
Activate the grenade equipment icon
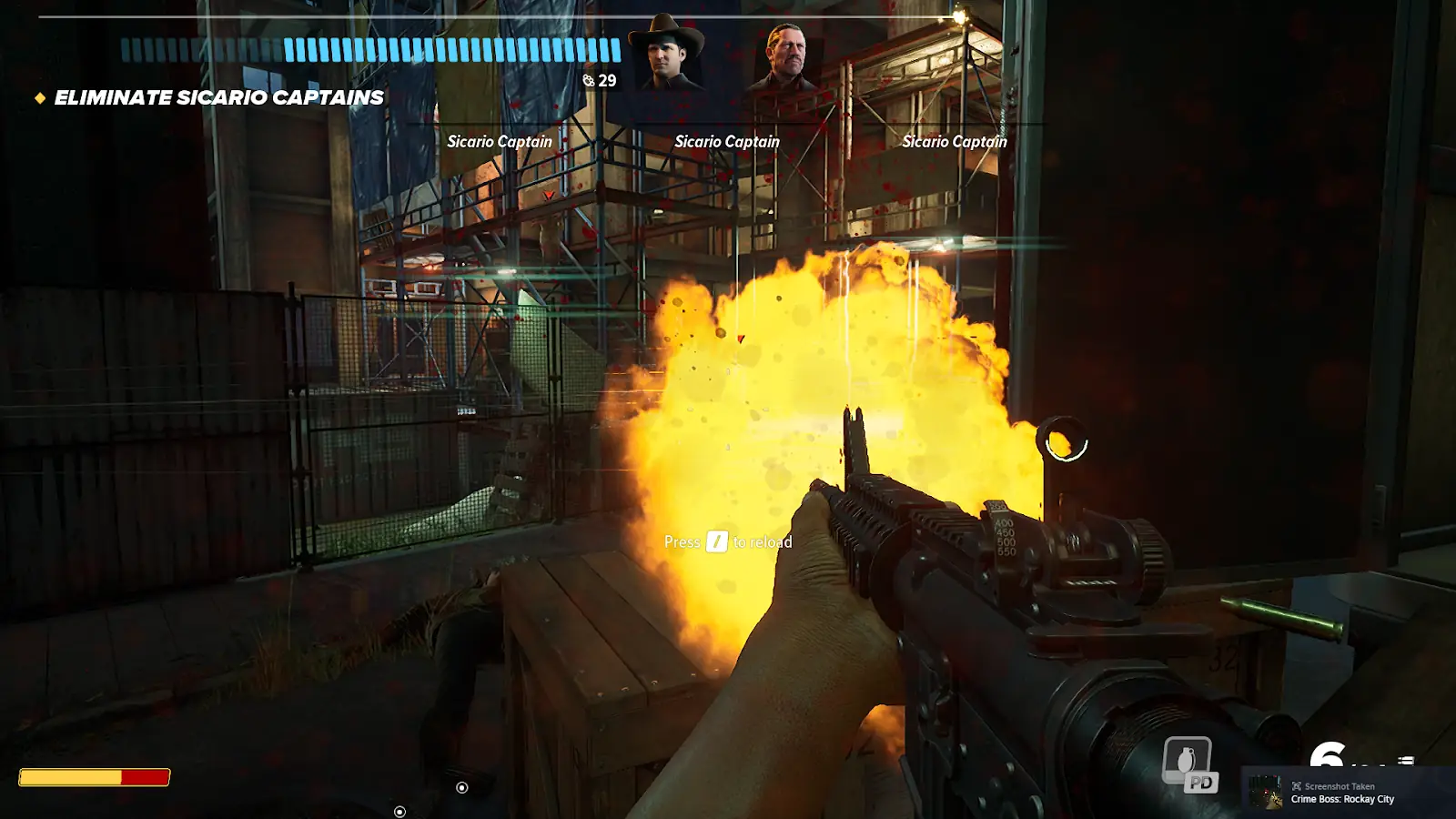pyautogui.click(x=1187, y=761)
